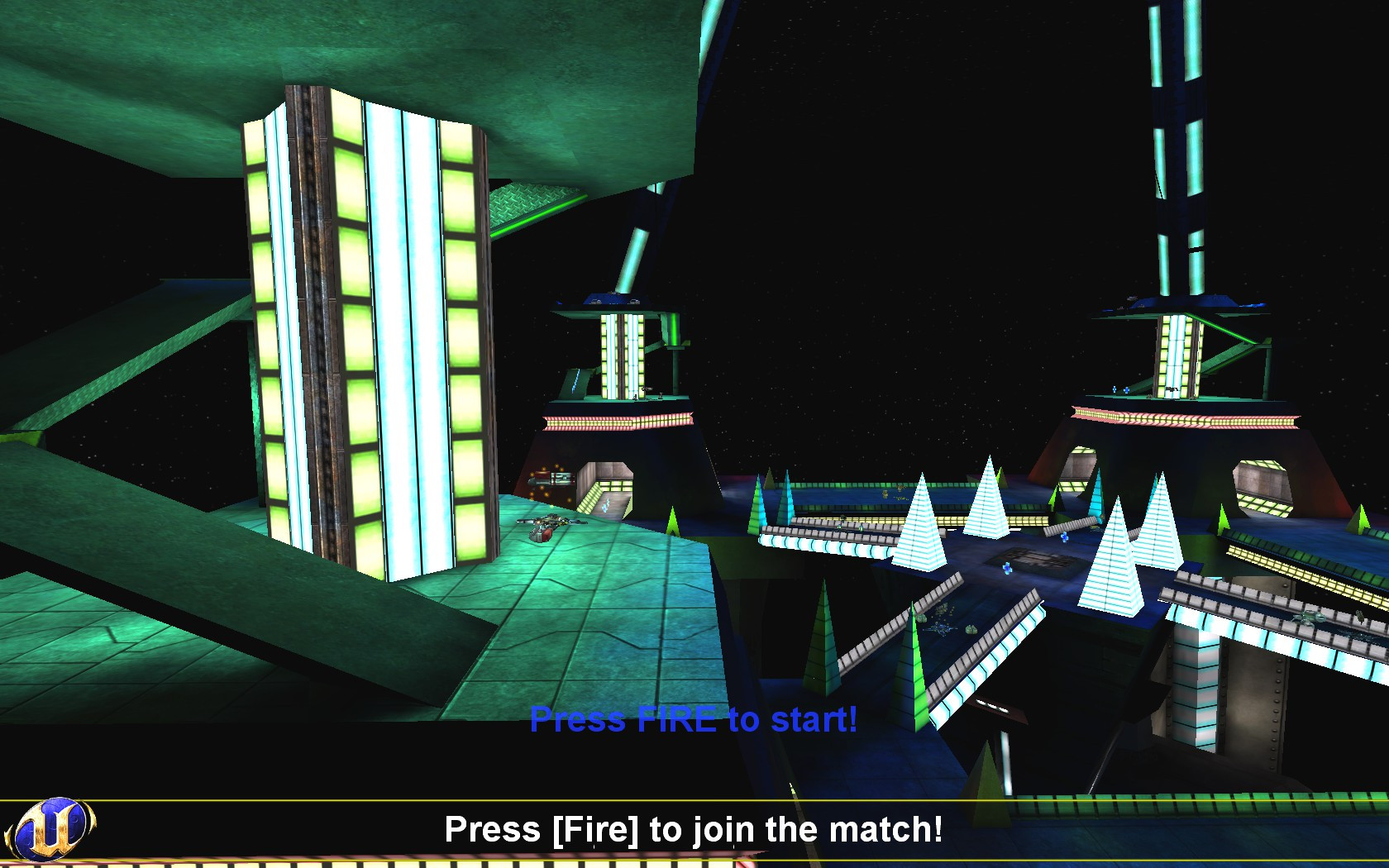Click the small gun pickup near the center pillar base

point(661,396)
